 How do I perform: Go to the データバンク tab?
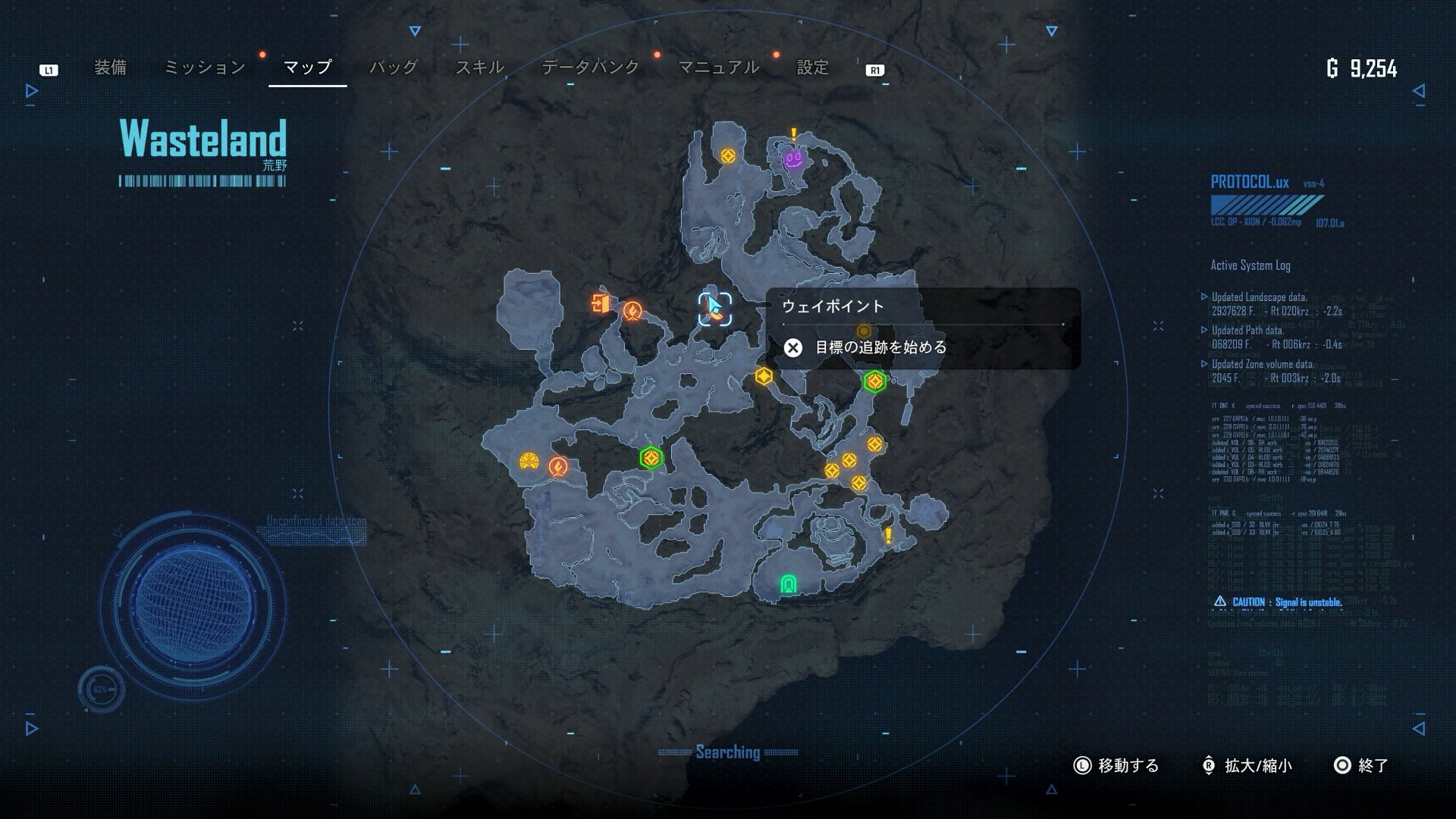point(590,67)
